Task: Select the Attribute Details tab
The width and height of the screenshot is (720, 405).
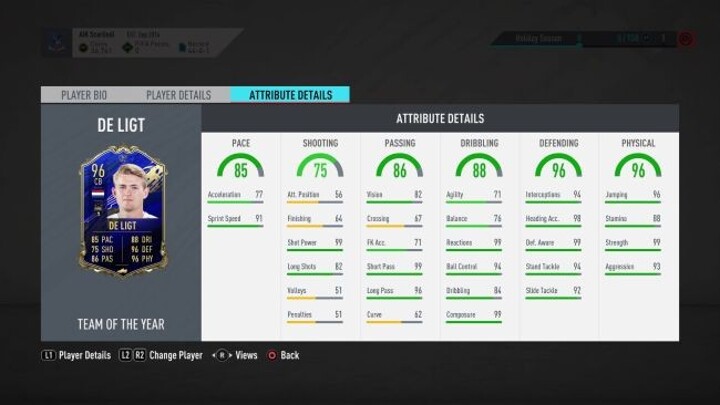Action: pos(290,95)
